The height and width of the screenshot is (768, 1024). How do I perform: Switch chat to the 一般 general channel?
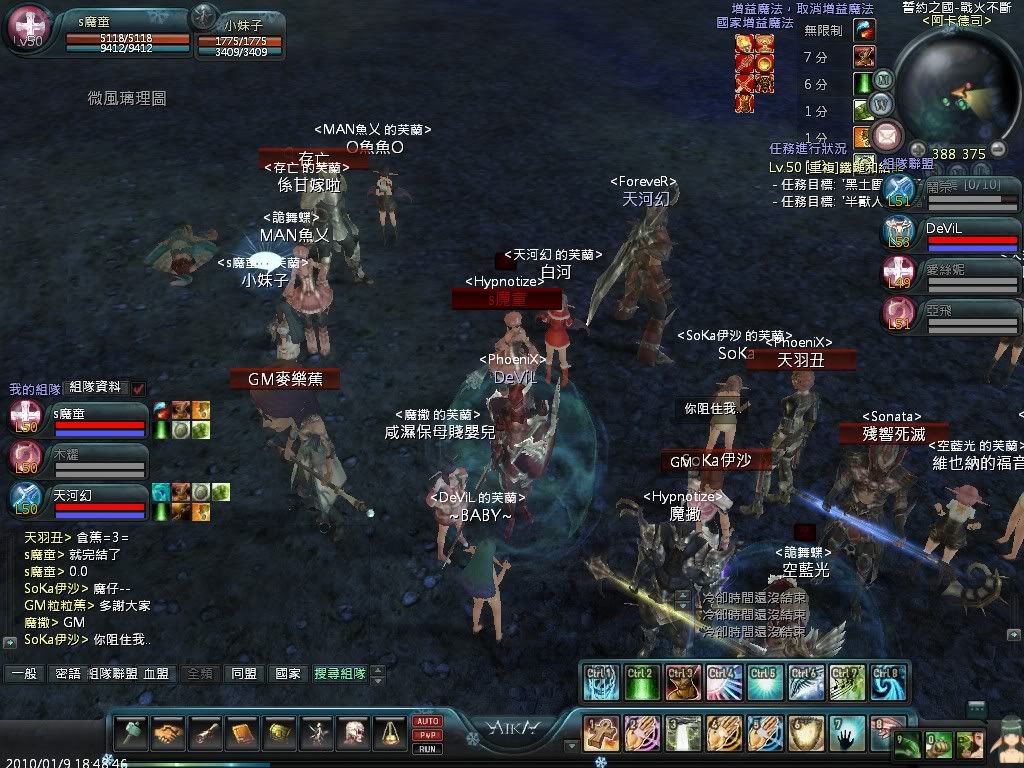click(x=23, y=674)
